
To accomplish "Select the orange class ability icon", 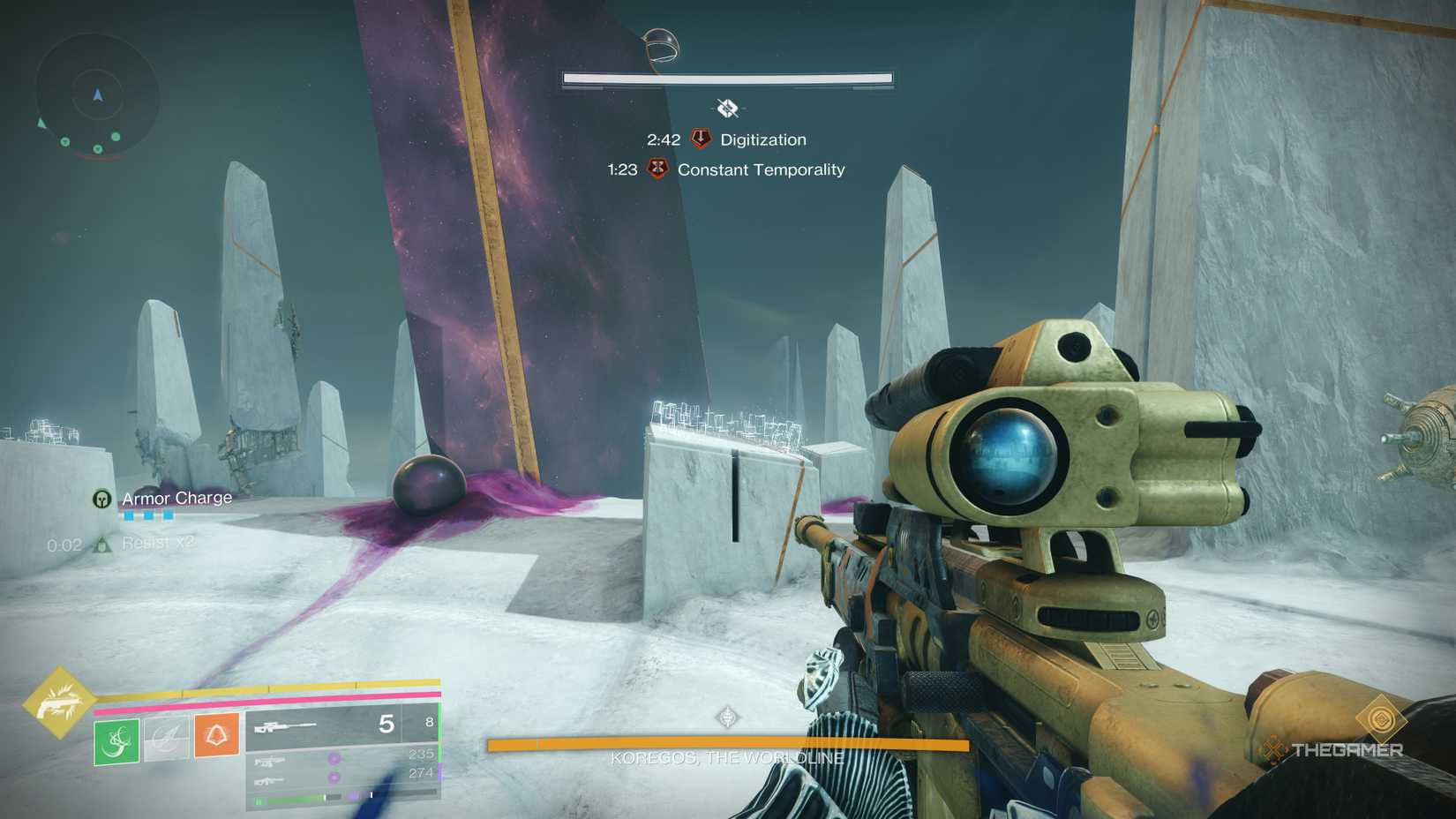I will pyautogui.click(x=217, y=737).
